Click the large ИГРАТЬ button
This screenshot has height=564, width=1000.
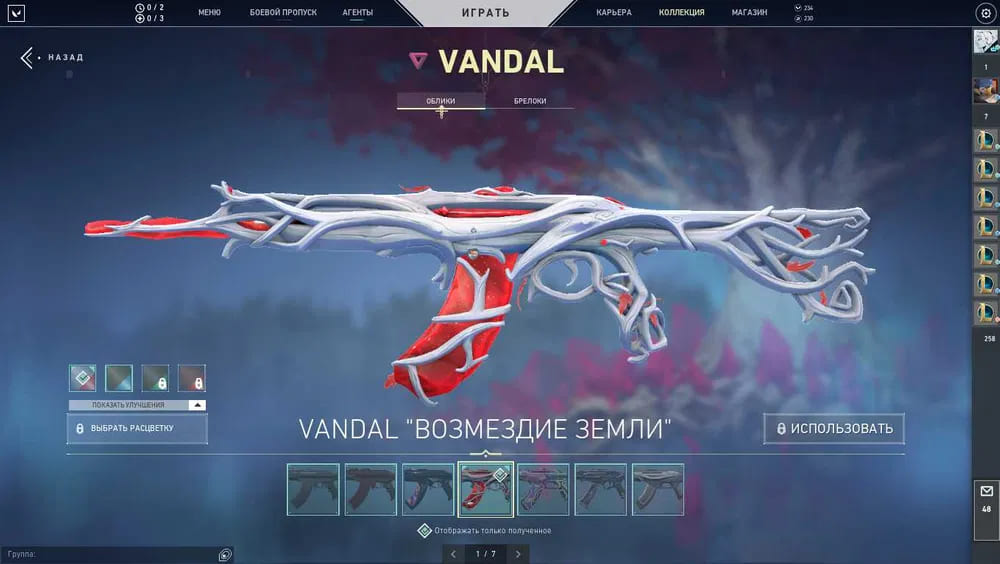pyautogui.click(x=486, y=13)
